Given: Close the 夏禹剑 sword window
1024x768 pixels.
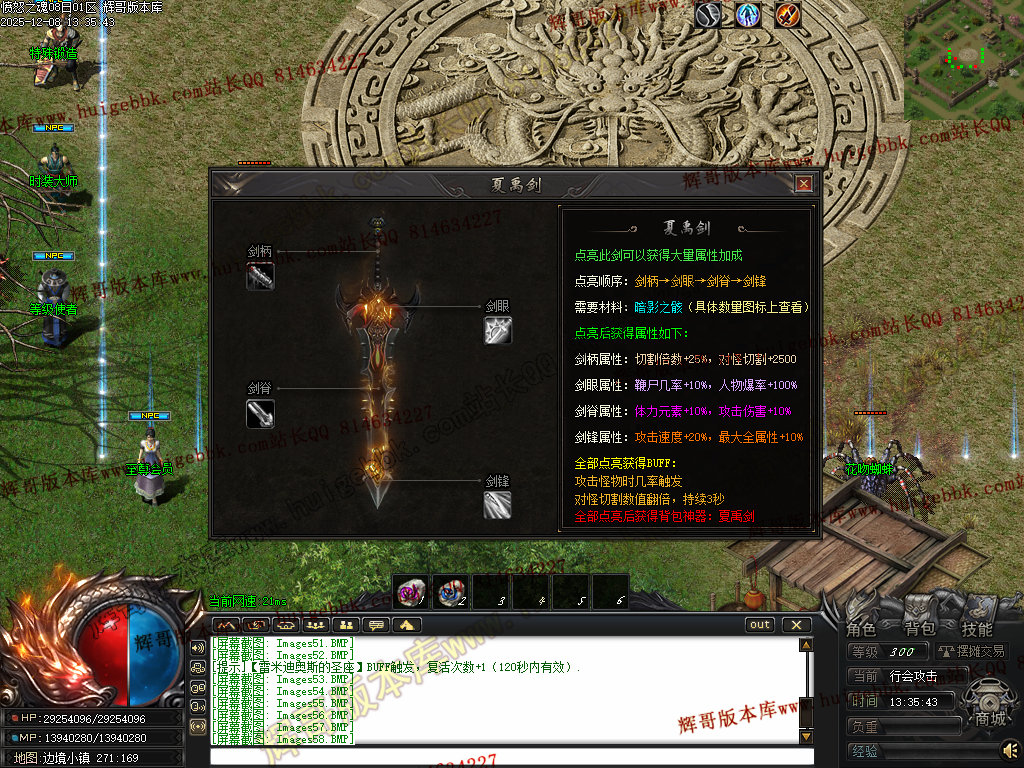Looking at the screenshot, I should pyautogui.click(x=803, y=184).
